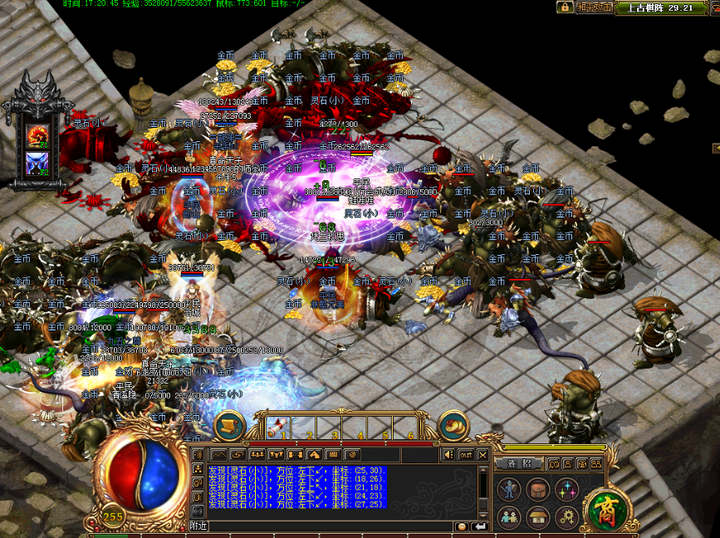This screenshot has height=538, width=720.
Task: Send chat with the arrow button
Action: click(x=480, y=526)
